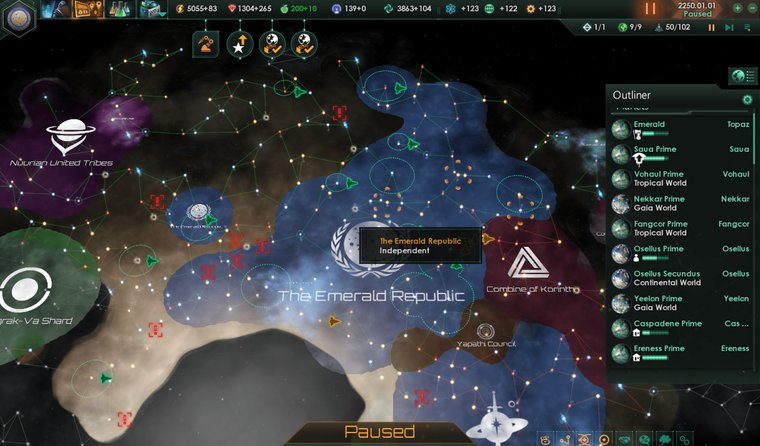Select Caspadene Prime in the Outliner
Viewport: 760px width, 446px height.
(680, 328)
